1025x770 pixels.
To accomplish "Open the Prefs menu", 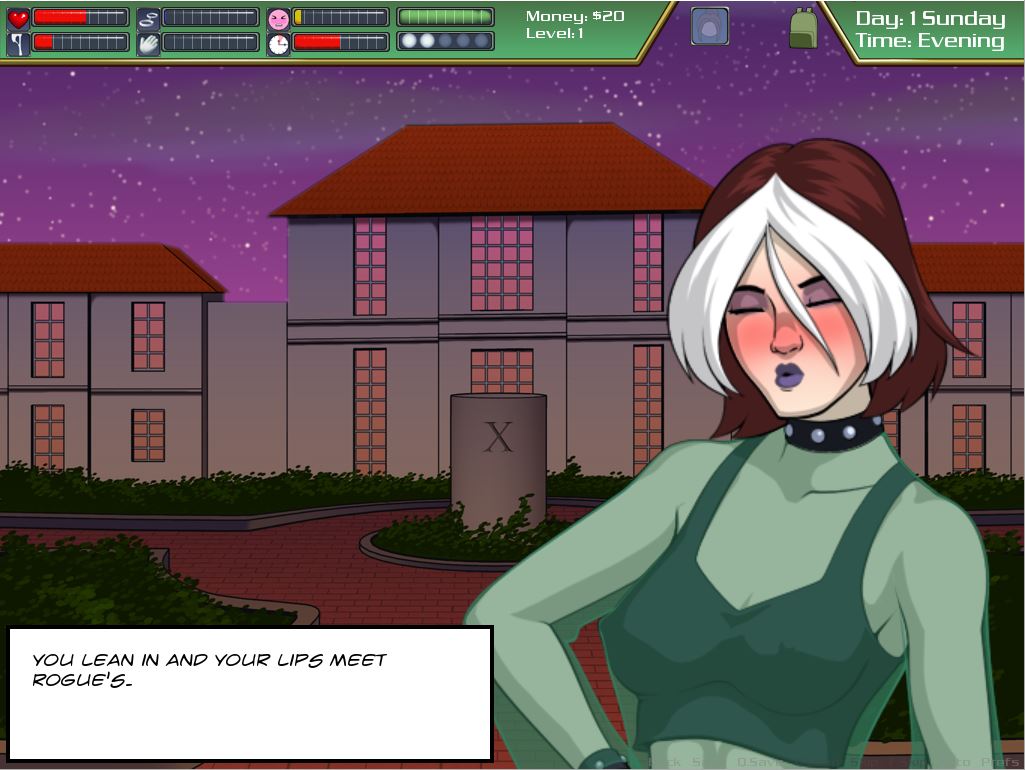I will (x=1001, y=762).
